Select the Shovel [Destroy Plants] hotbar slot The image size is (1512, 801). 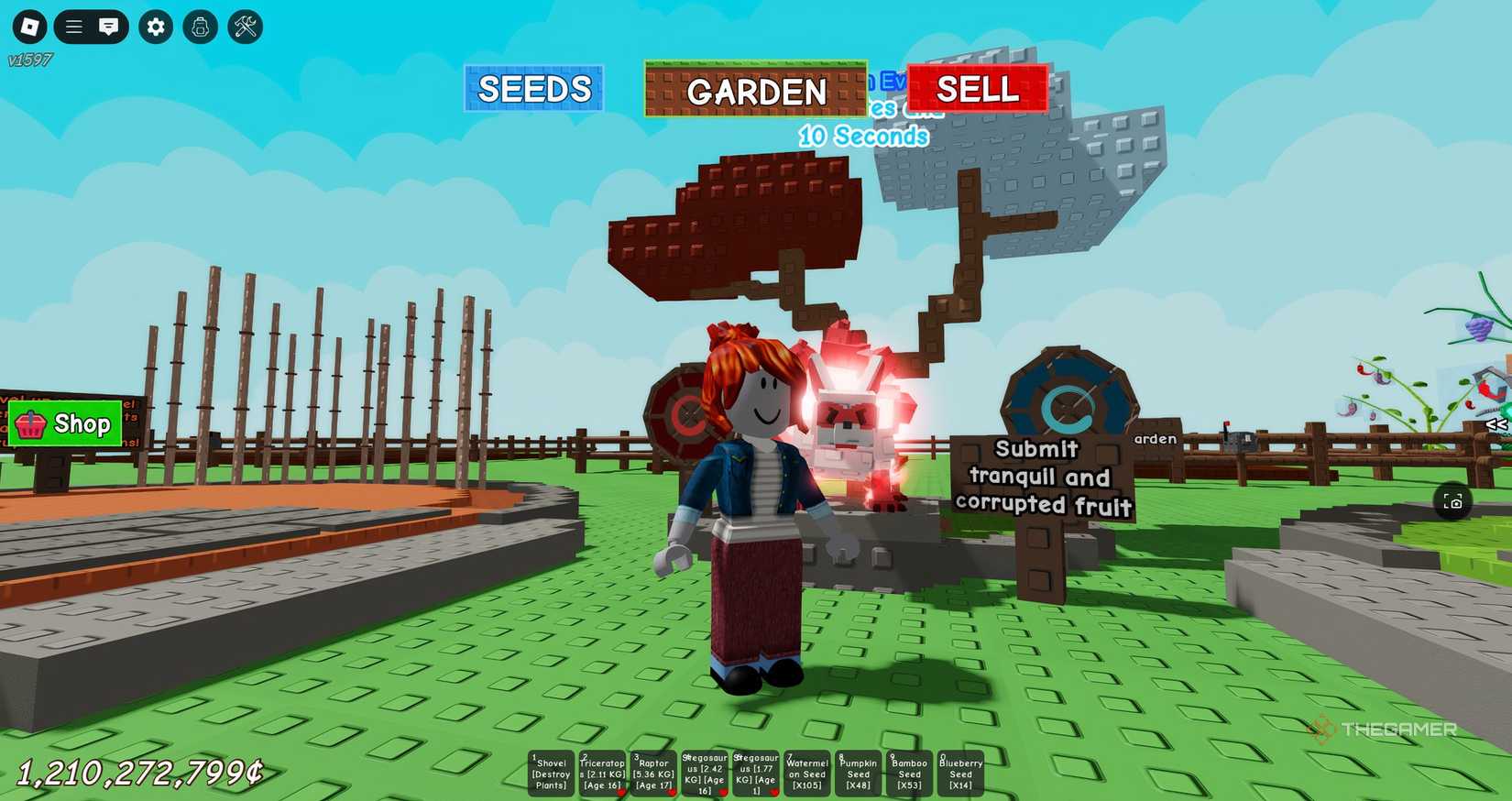click(x=550, y=773)
